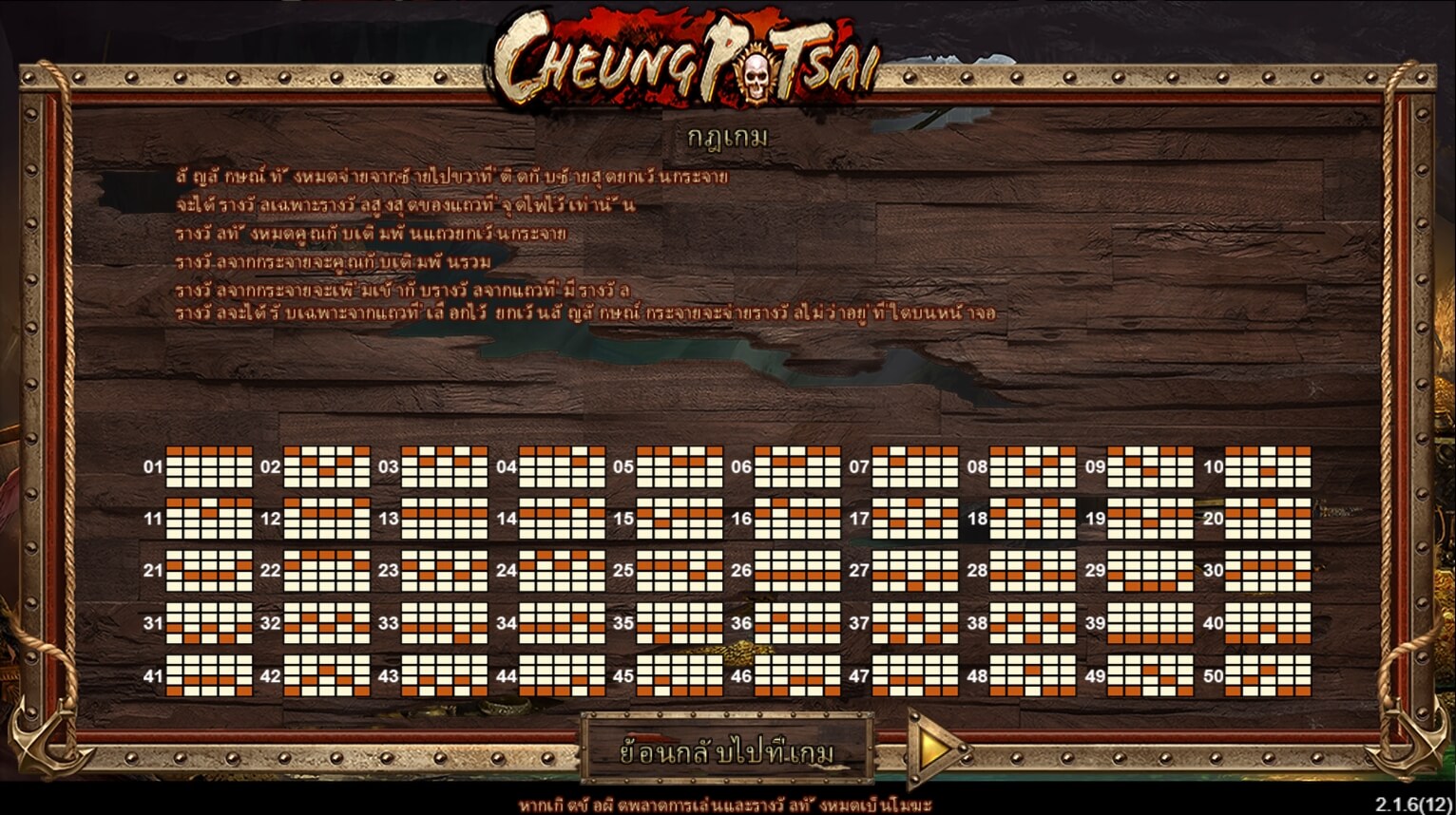This screenshot has height=815, width=1456.
Task: Click the version number 2.1.6(12)
Action: pos(1414,802)
